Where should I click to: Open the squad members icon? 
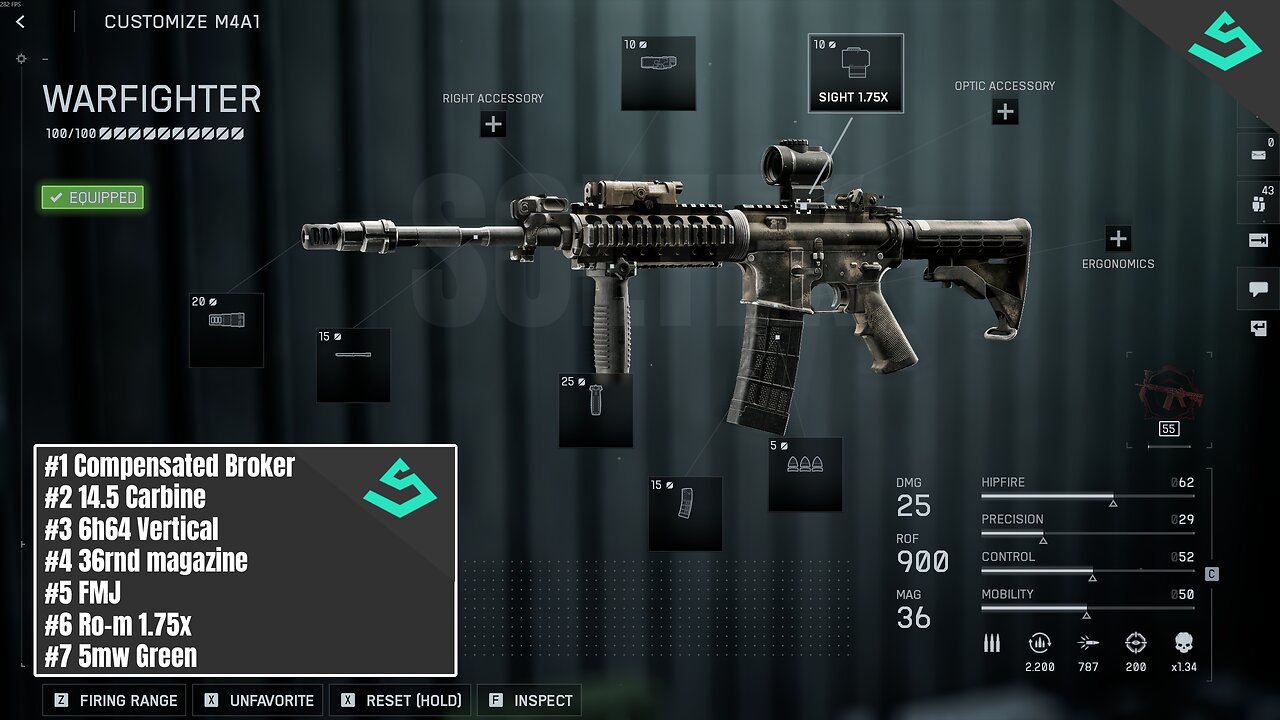[x=1258, y=201]
